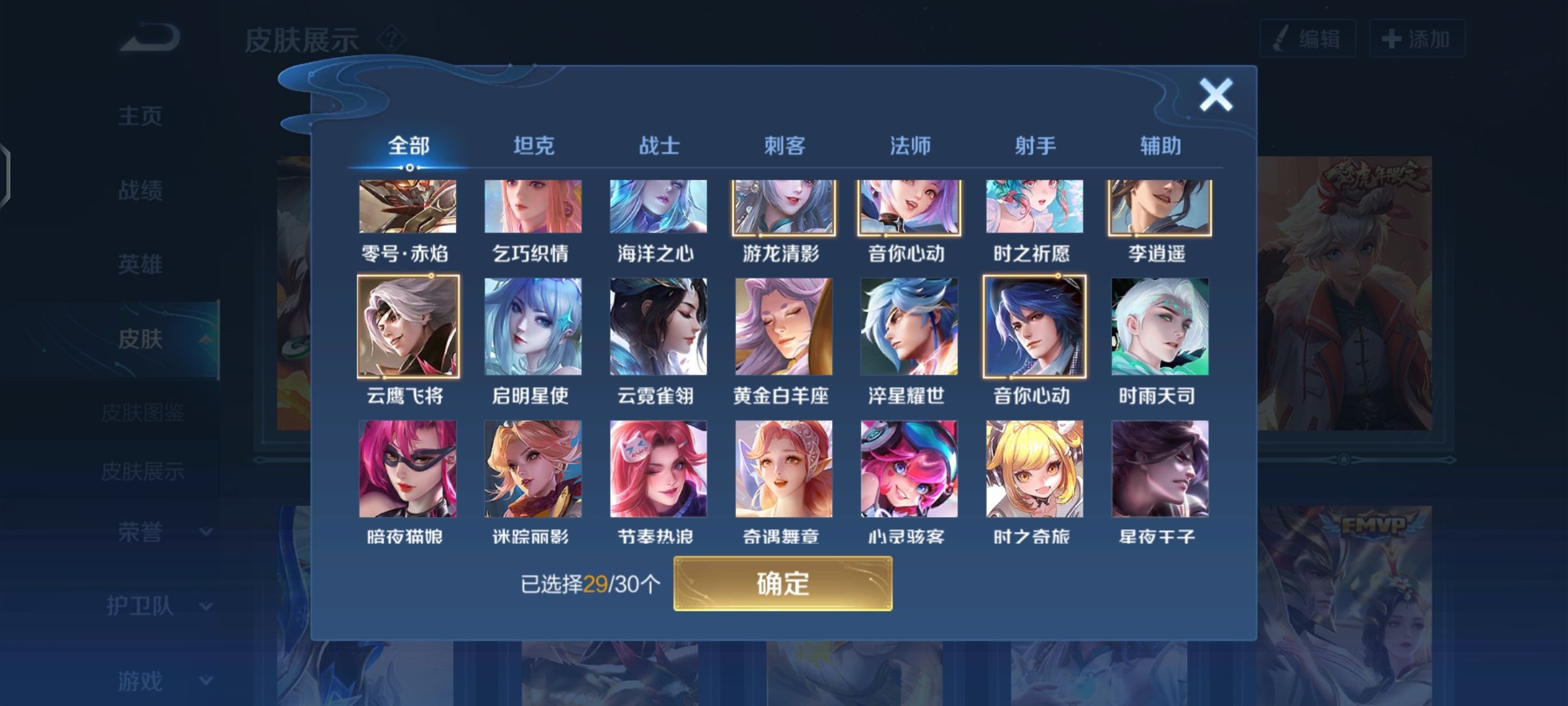Open 皮肤图鉴 in the sidebar
Image resolution: width=1568 pixels, height=706 pixels.
(145, 412)
